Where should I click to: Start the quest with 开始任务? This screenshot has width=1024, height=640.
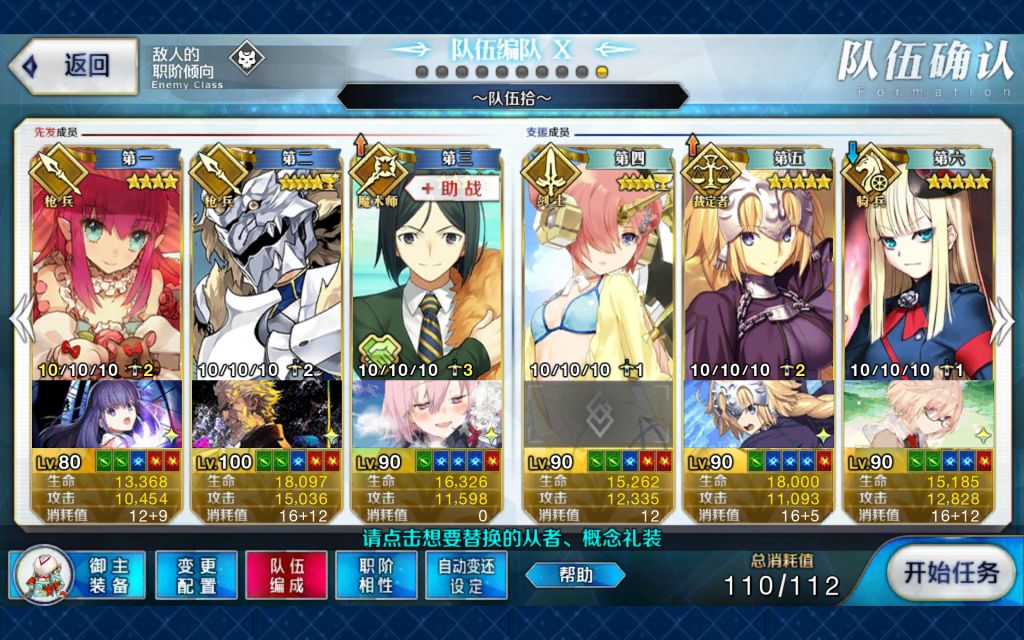coord(950,573)
